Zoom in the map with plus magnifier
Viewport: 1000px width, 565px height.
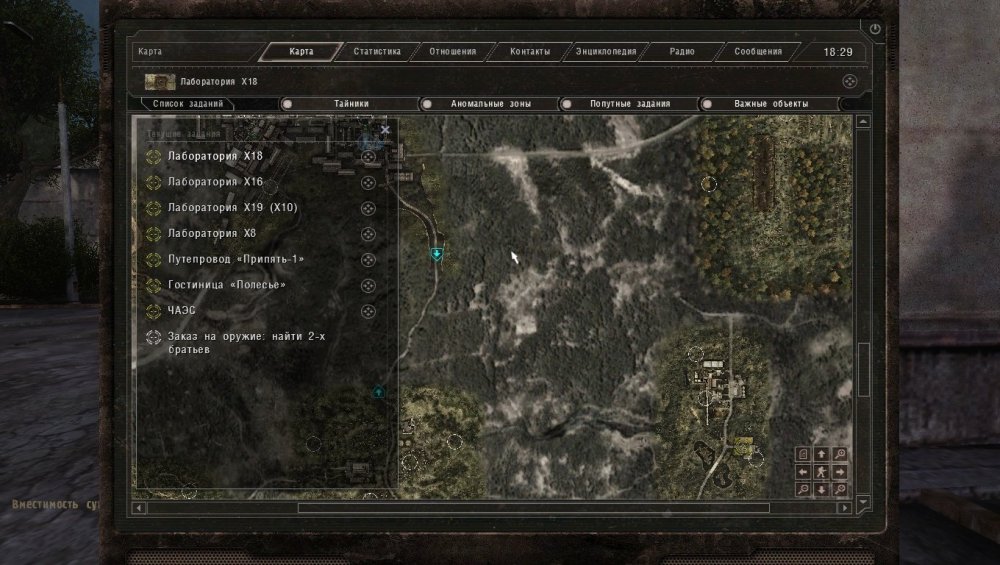[840, 454]
